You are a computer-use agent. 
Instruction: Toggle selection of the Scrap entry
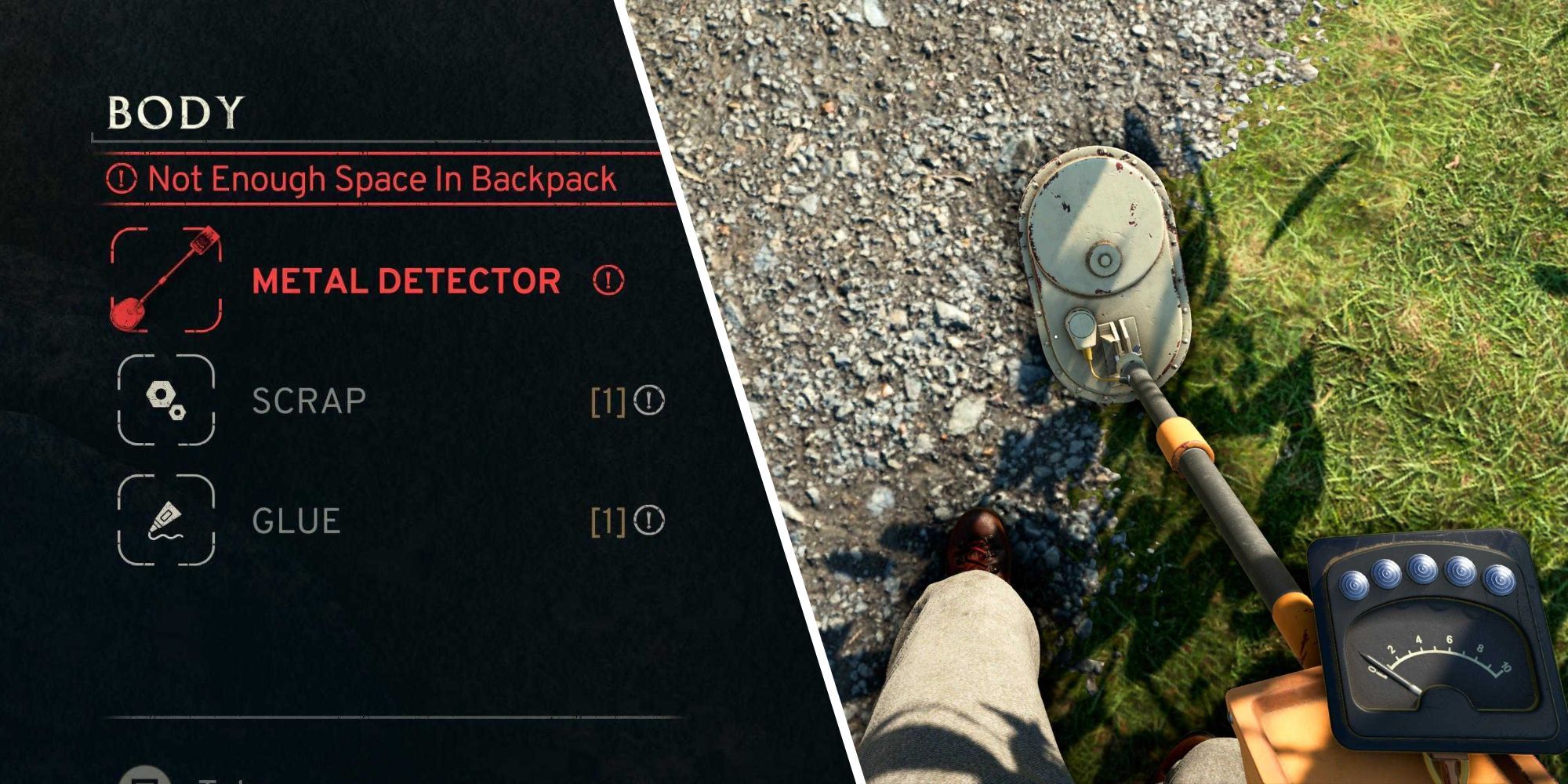point(308,402)
